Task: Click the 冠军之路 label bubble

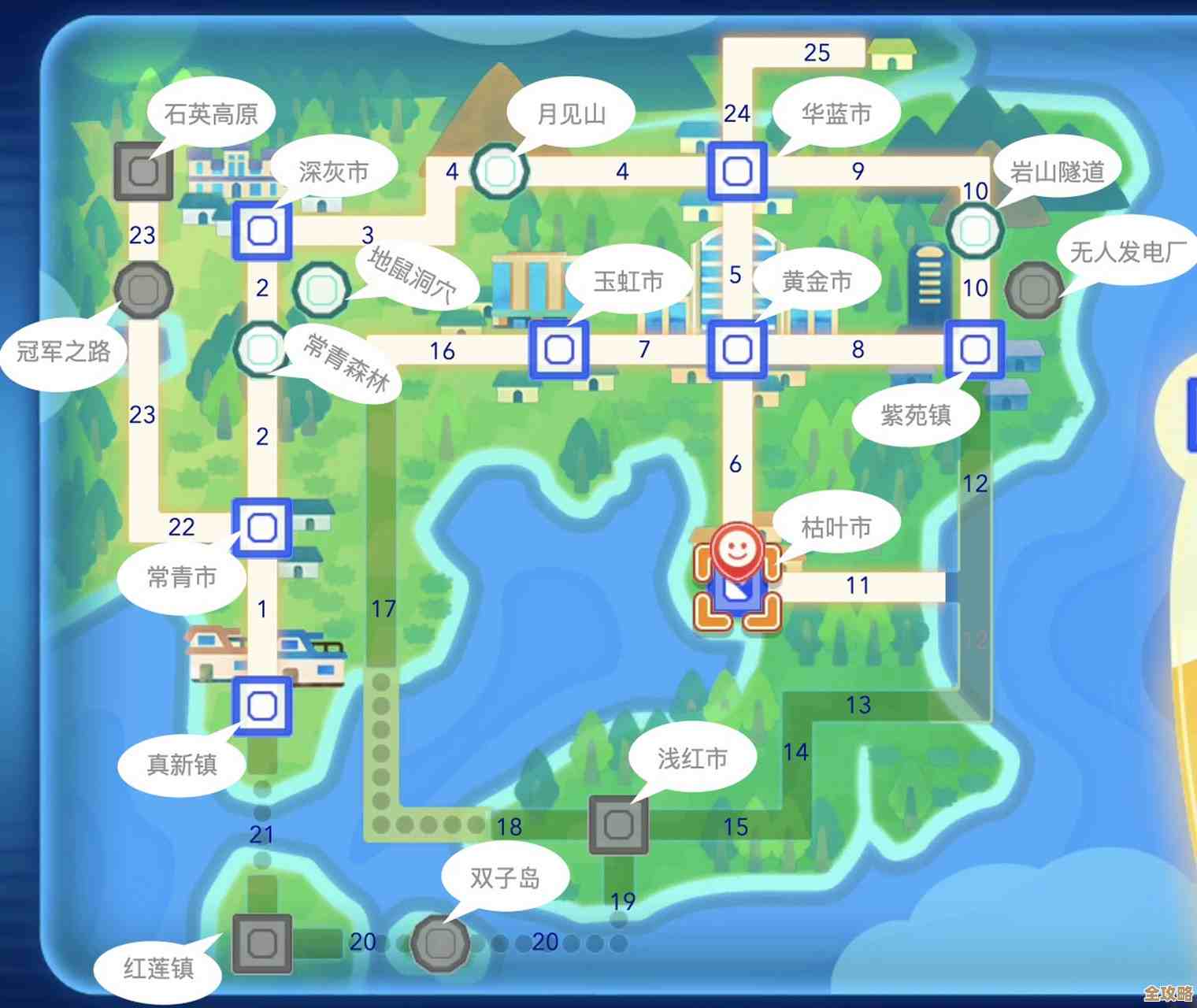Action: pyautogui.click(x=63, y=352)
